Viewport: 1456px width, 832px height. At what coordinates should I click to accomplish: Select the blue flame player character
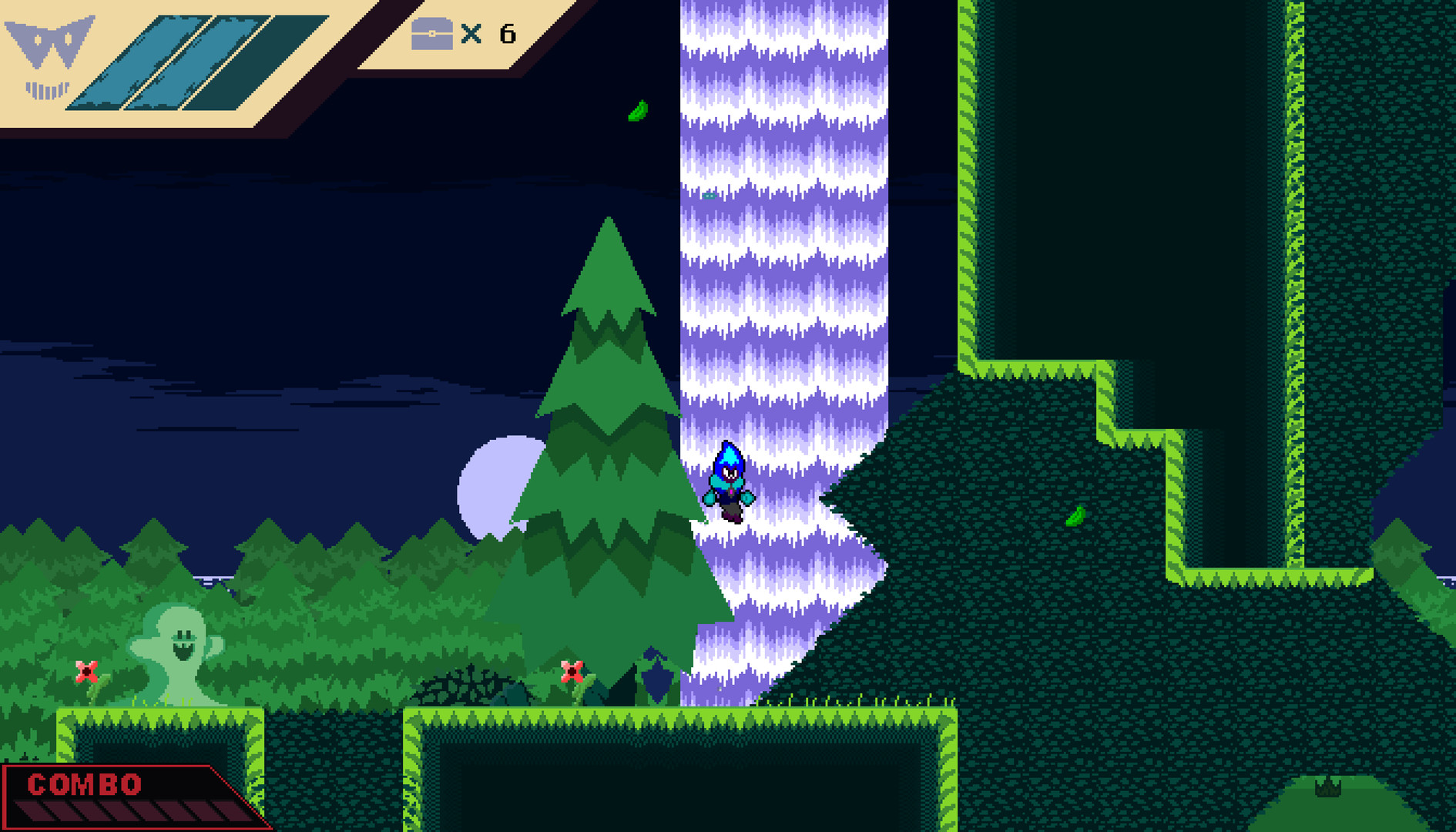point(728,478)
